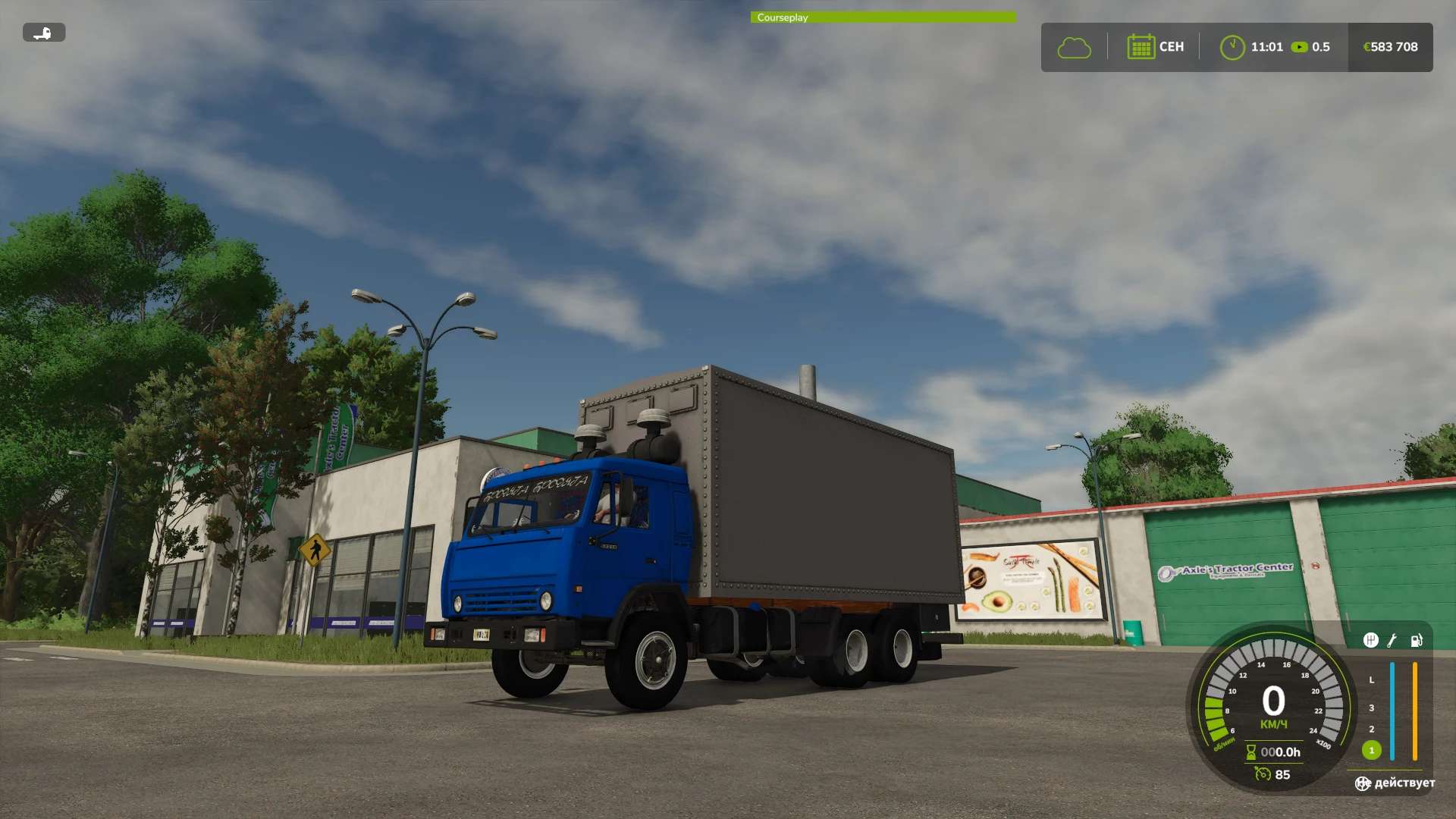Click the clock icon beside 11:01
This screenshot has height=819, width=1456.
(x=1232, y=46)
